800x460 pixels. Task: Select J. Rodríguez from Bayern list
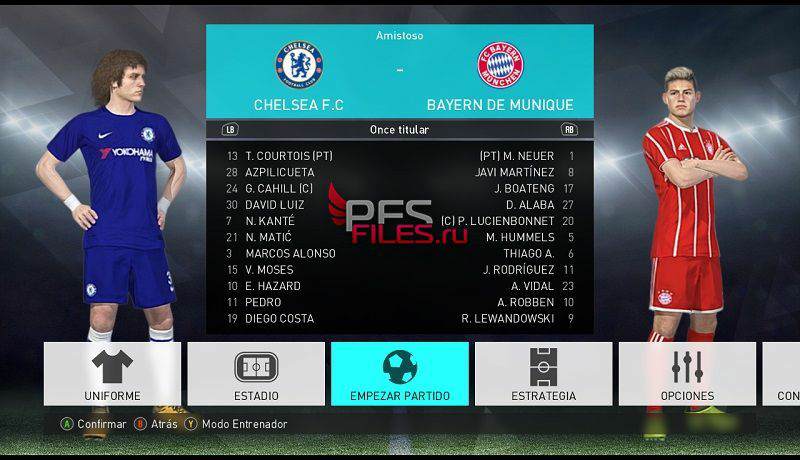click(x=518, y=270)
